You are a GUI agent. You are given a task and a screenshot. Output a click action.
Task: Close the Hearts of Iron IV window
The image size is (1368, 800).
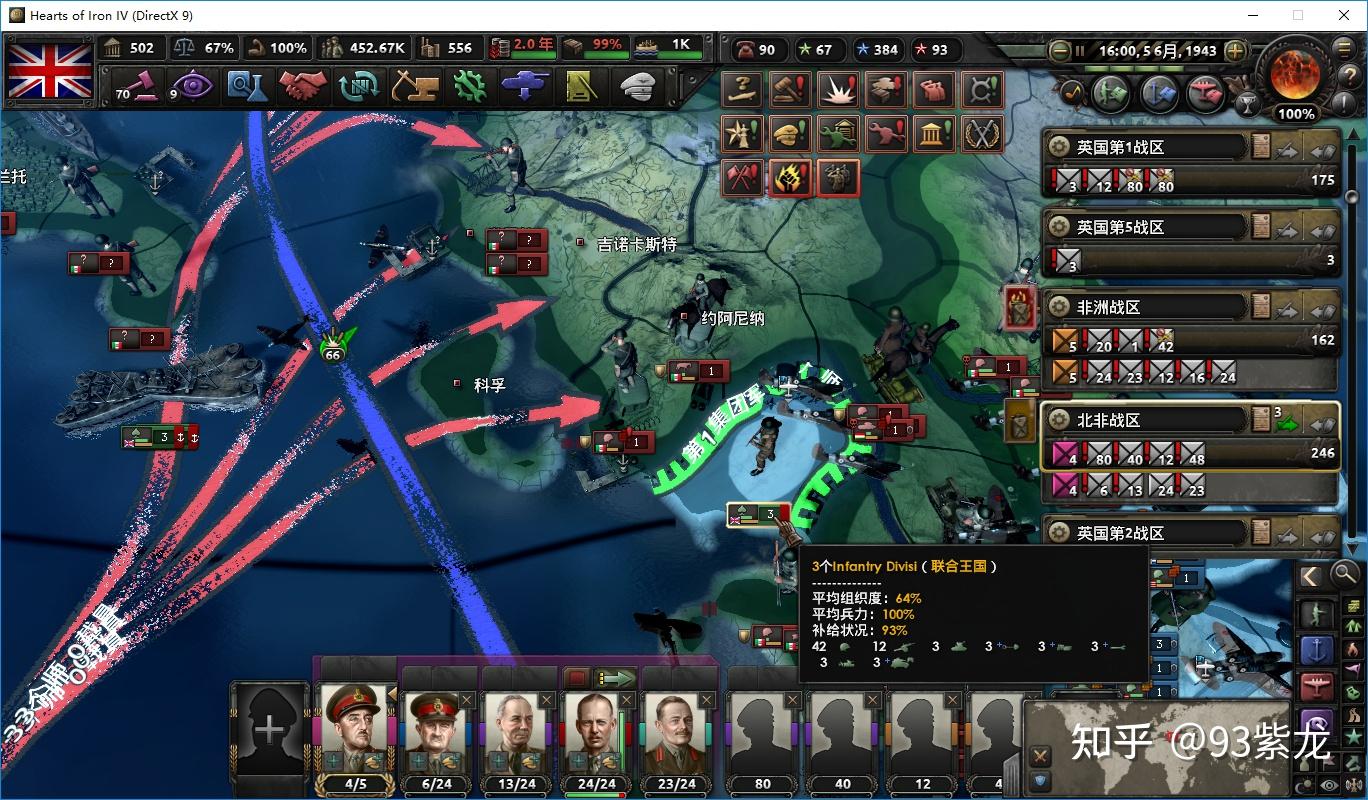coord(1343,15)
